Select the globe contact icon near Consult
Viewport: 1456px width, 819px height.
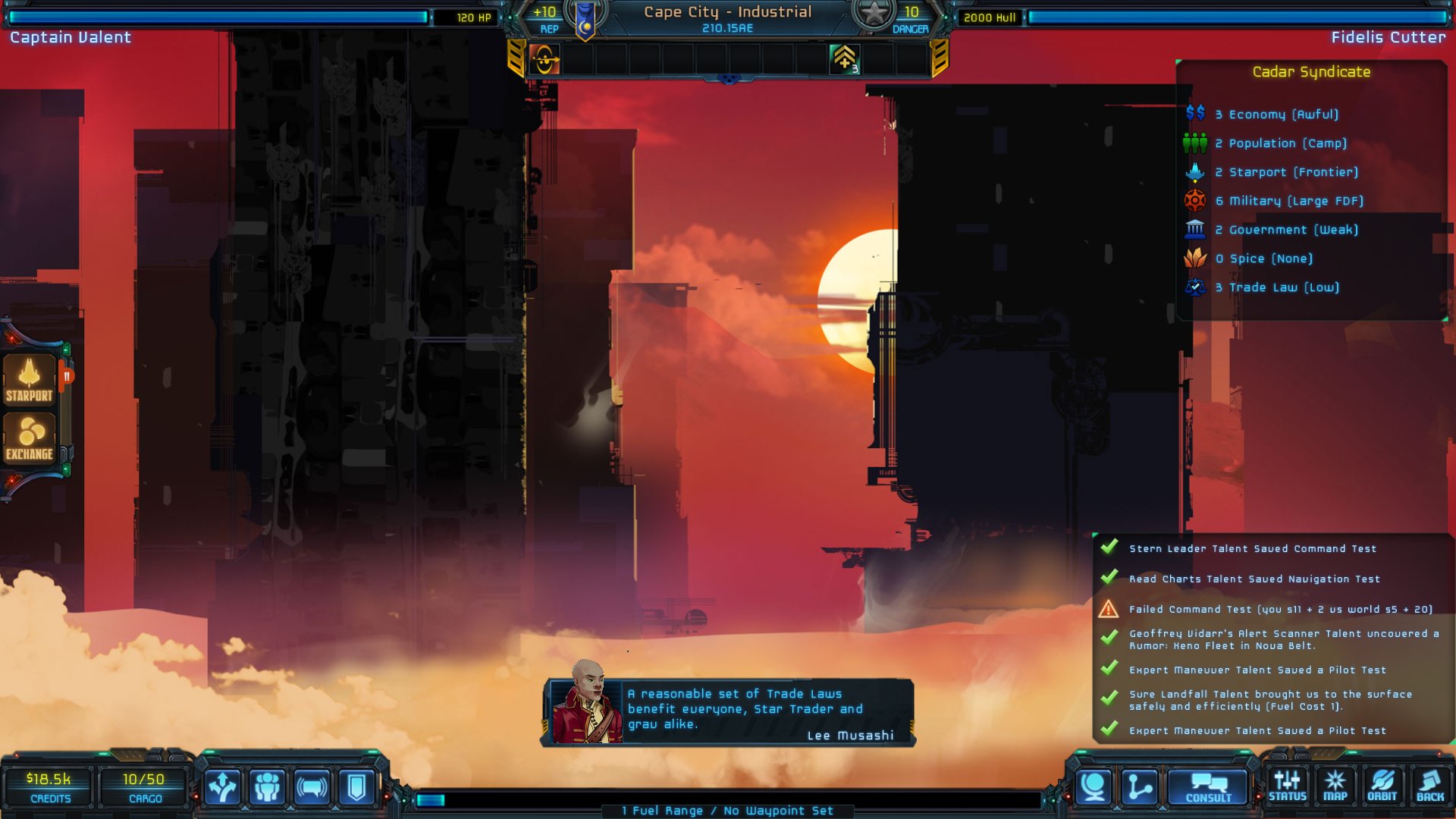(x=1092, y=785)
